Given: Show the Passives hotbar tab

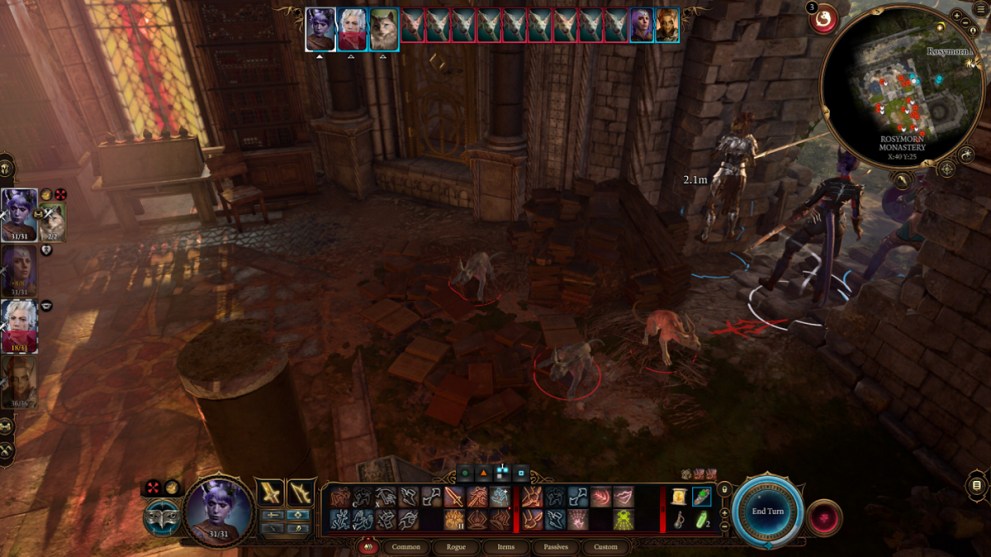Looking at the screenshot, I should click(555, 547).
